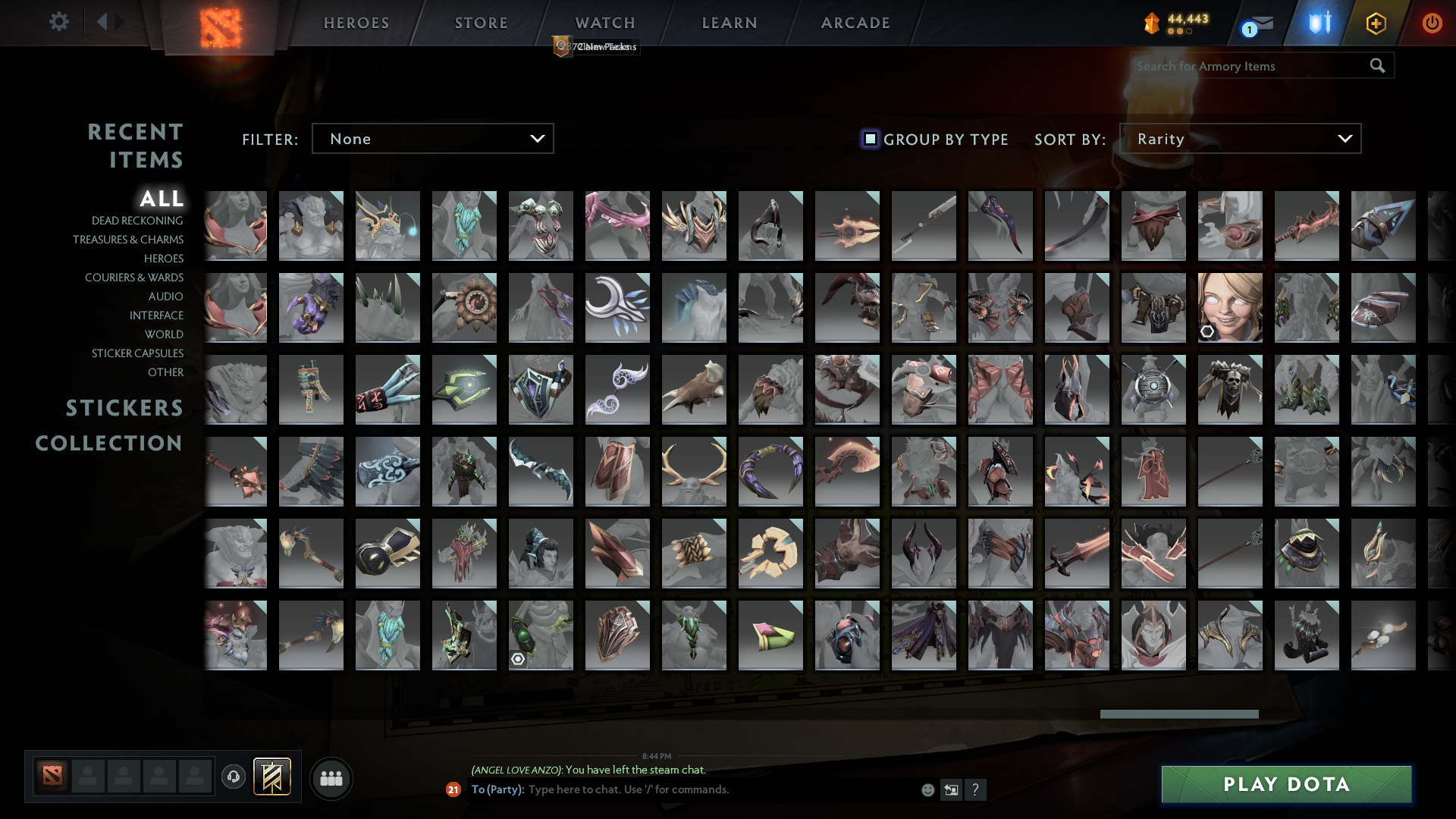Screen dimensions: 1456x819
Task: Open Dota Plus gold hexagon icon
Action: click(x=1376, y=23)
